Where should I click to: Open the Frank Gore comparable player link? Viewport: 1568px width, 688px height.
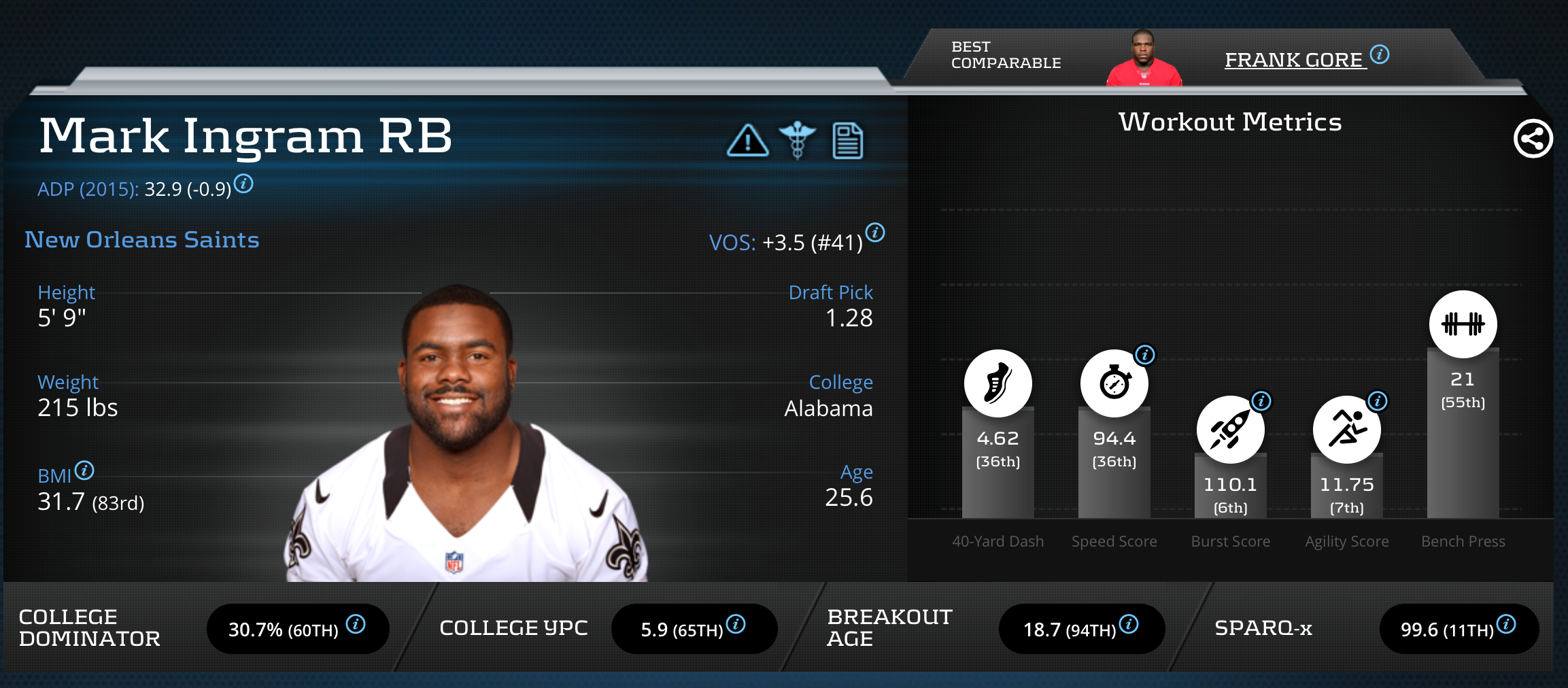pos(1294,61)
